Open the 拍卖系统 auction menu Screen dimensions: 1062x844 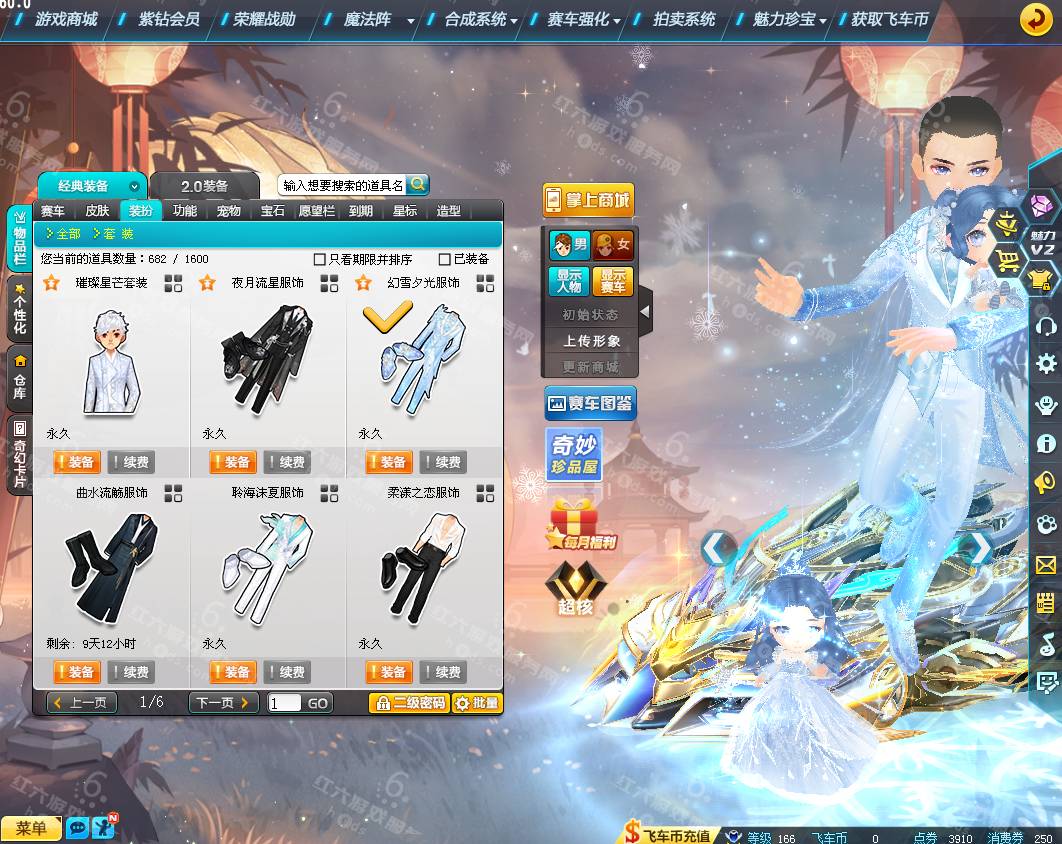[x=684, y=19]
